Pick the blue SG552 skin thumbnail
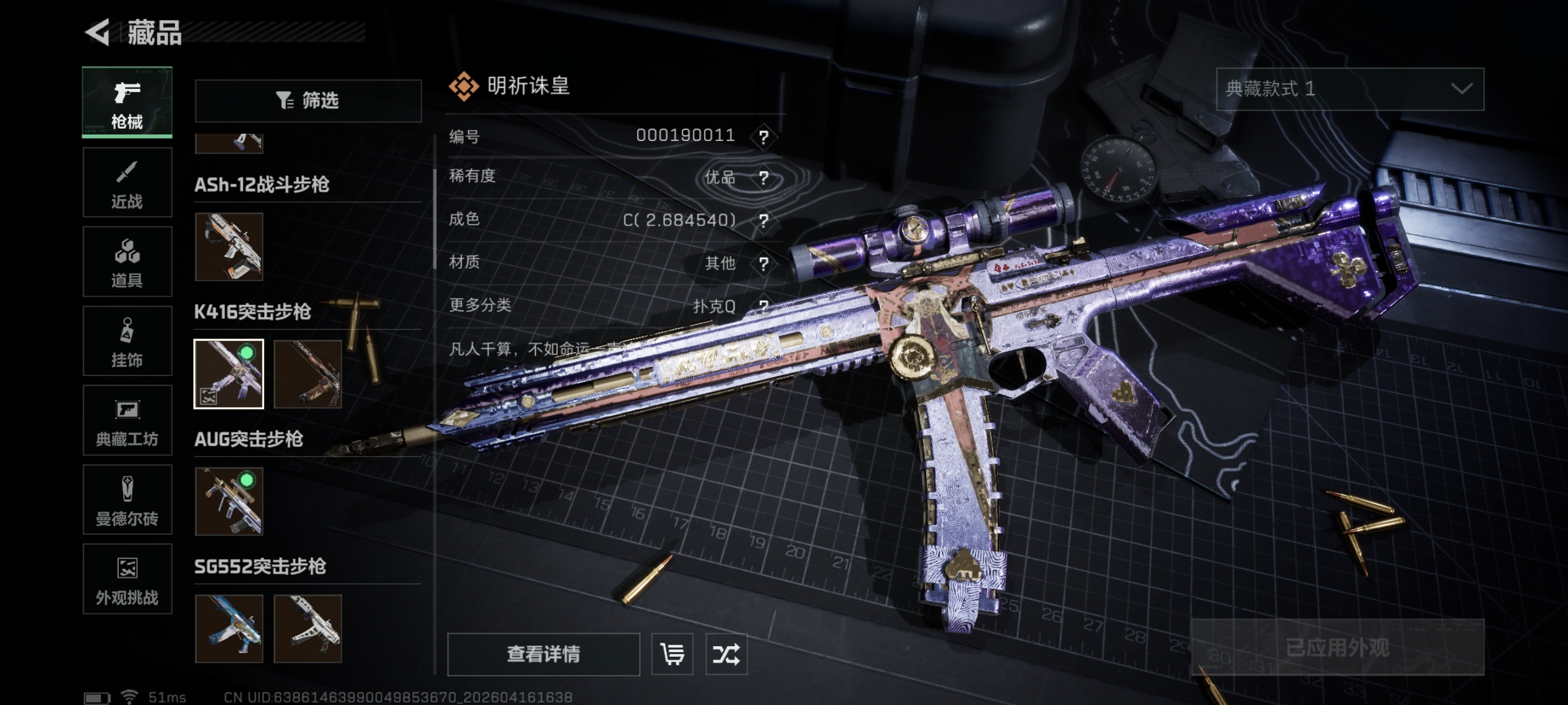The image size is (1568, 705). pyautogui.click(x=229, y=628)
